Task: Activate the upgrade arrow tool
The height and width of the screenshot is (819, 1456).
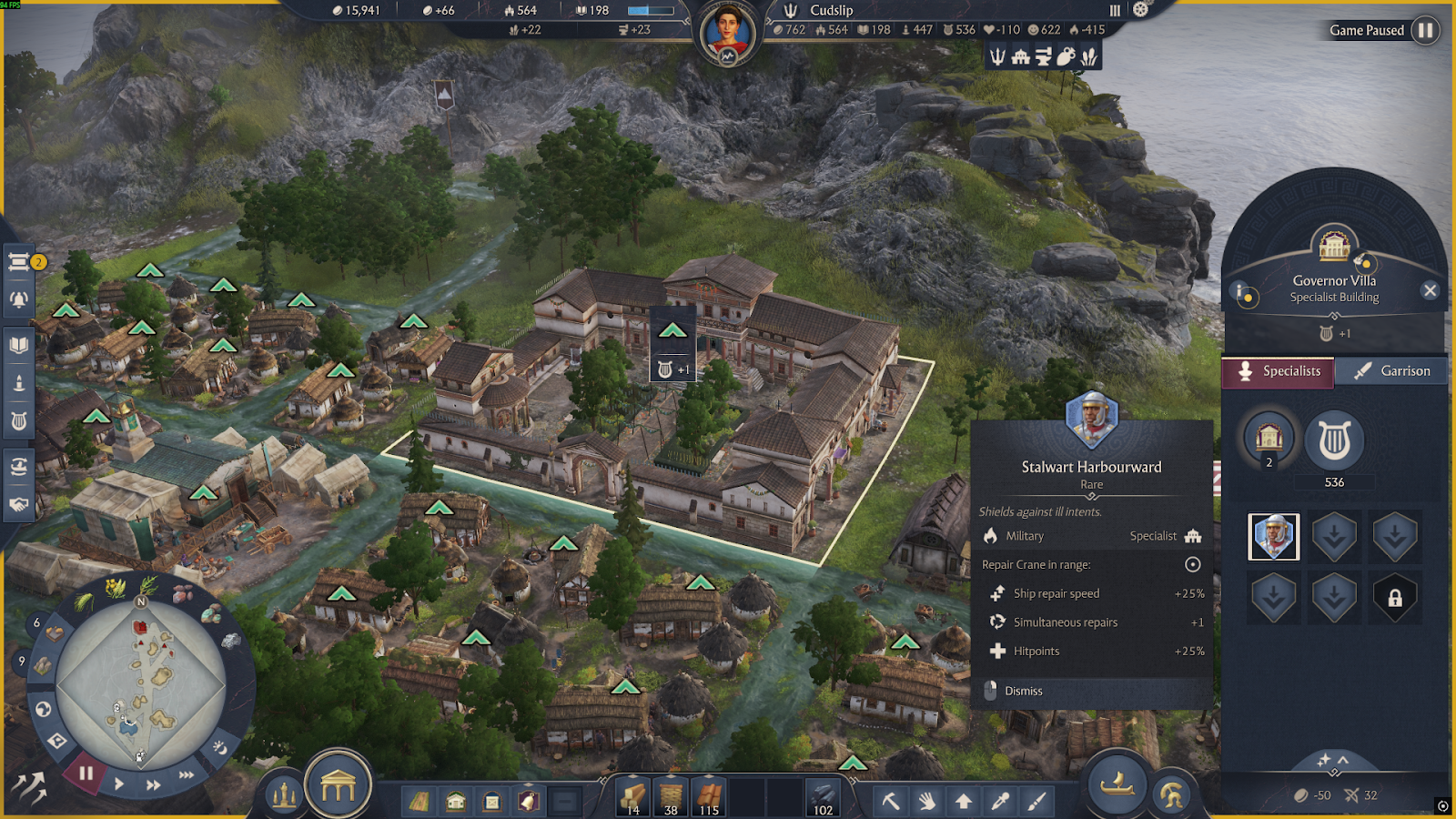Action: pos(963,801)
